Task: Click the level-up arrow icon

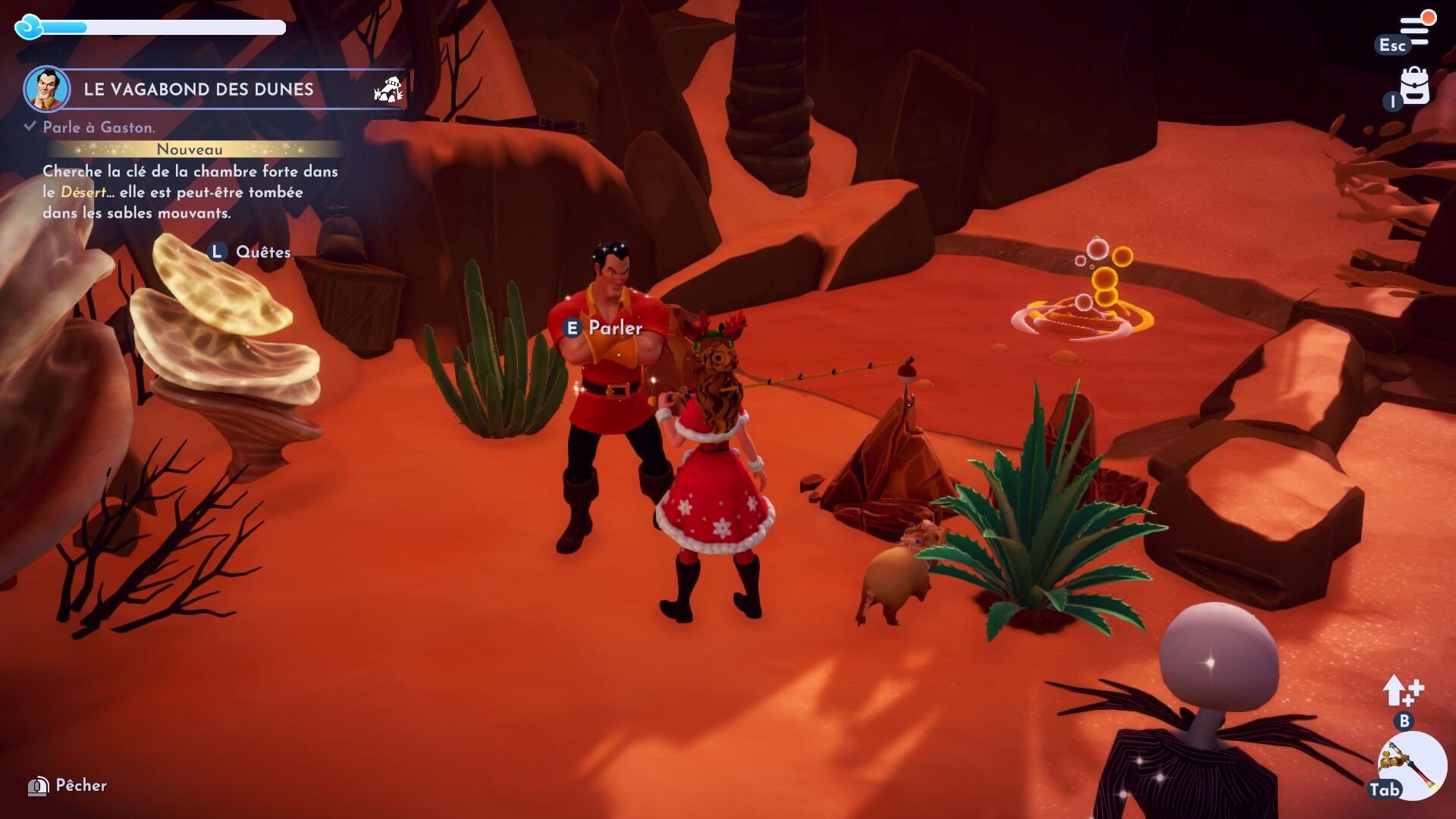Action: (x=1402, y=691)
